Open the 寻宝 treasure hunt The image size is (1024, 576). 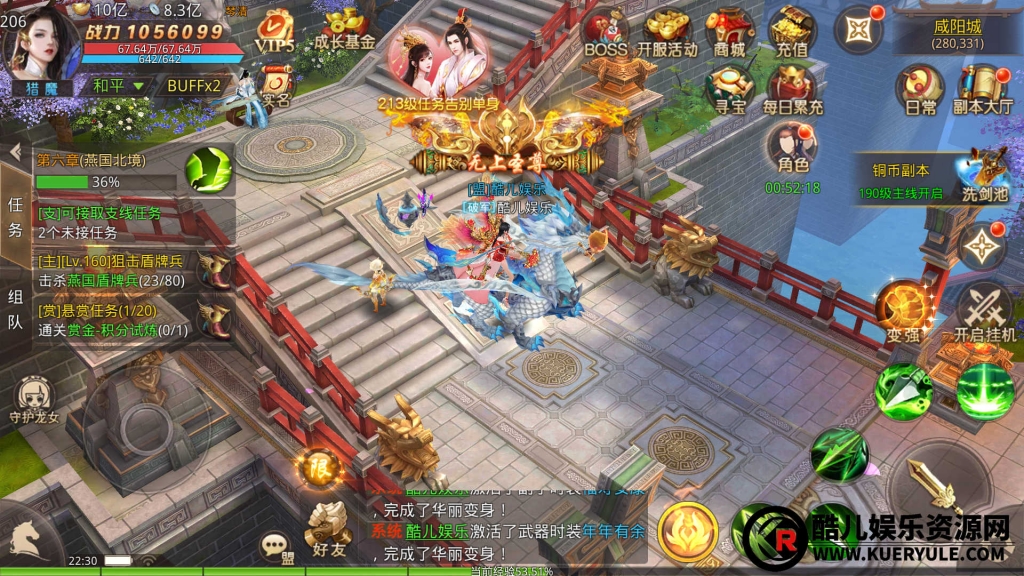click(730, 88)
